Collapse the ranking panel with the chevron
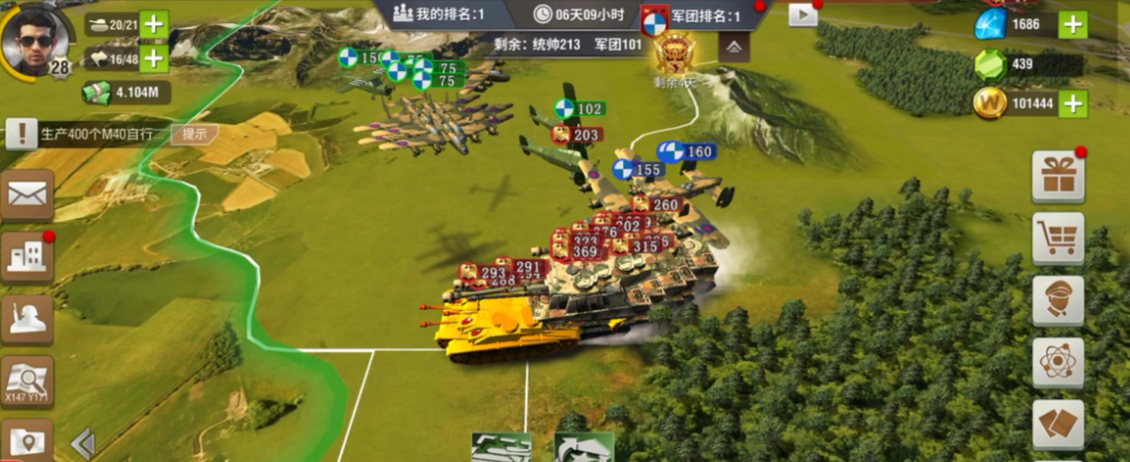Image resolution: width=1130 pixels, height=462 pixels. click(x=734, y=47)
